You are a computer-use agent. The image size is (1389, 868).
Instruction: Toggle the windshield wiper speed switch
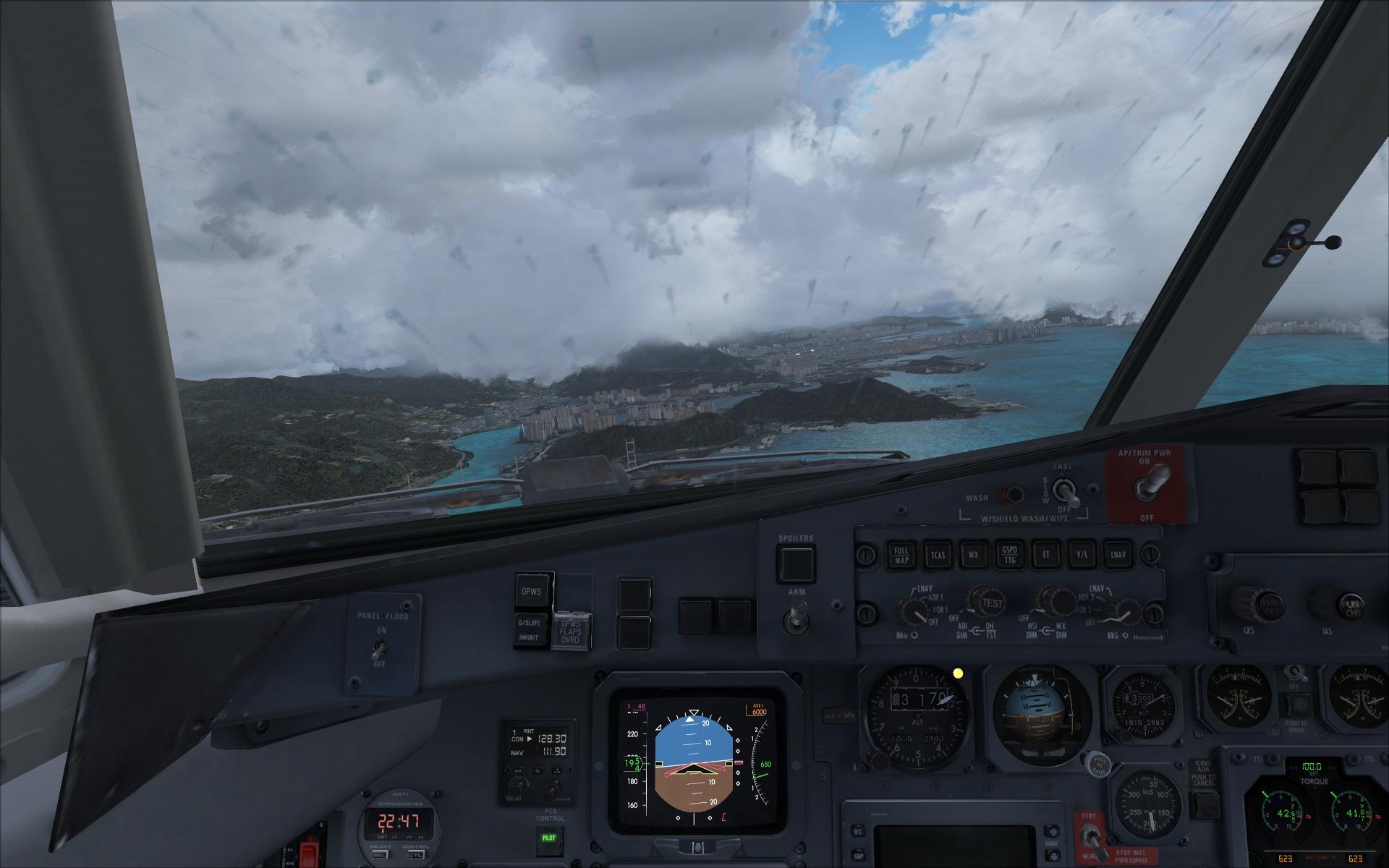(x=1066, y=492)
